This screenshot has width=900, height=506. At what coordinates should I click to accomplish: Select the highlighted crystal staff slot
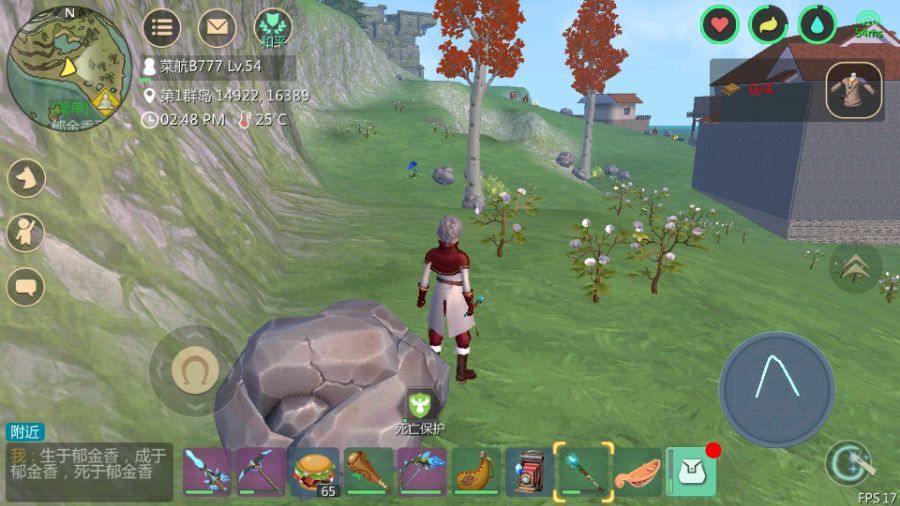tap(583, 470)
